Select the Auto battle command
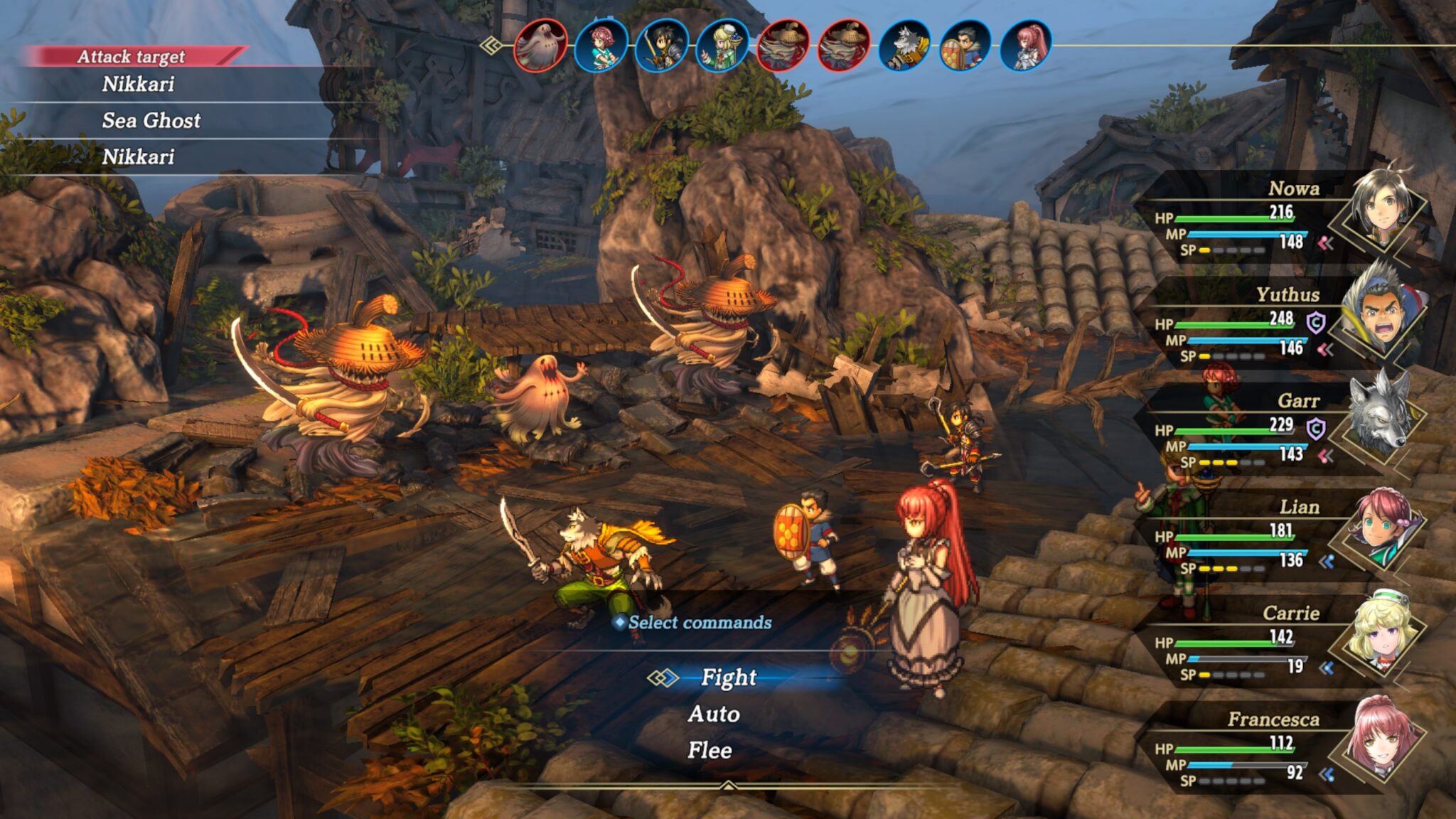 pyautogui.click(x=714, y=714)
